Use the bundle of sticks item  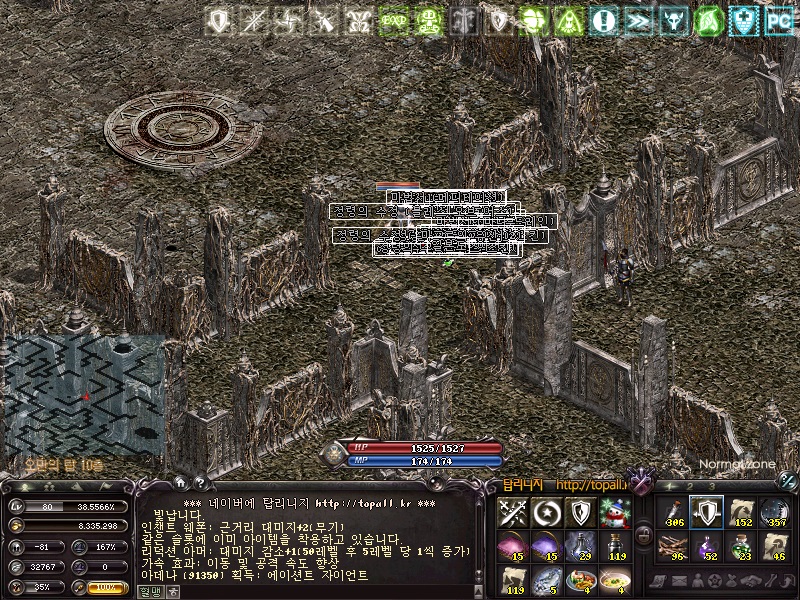point(672,546)
